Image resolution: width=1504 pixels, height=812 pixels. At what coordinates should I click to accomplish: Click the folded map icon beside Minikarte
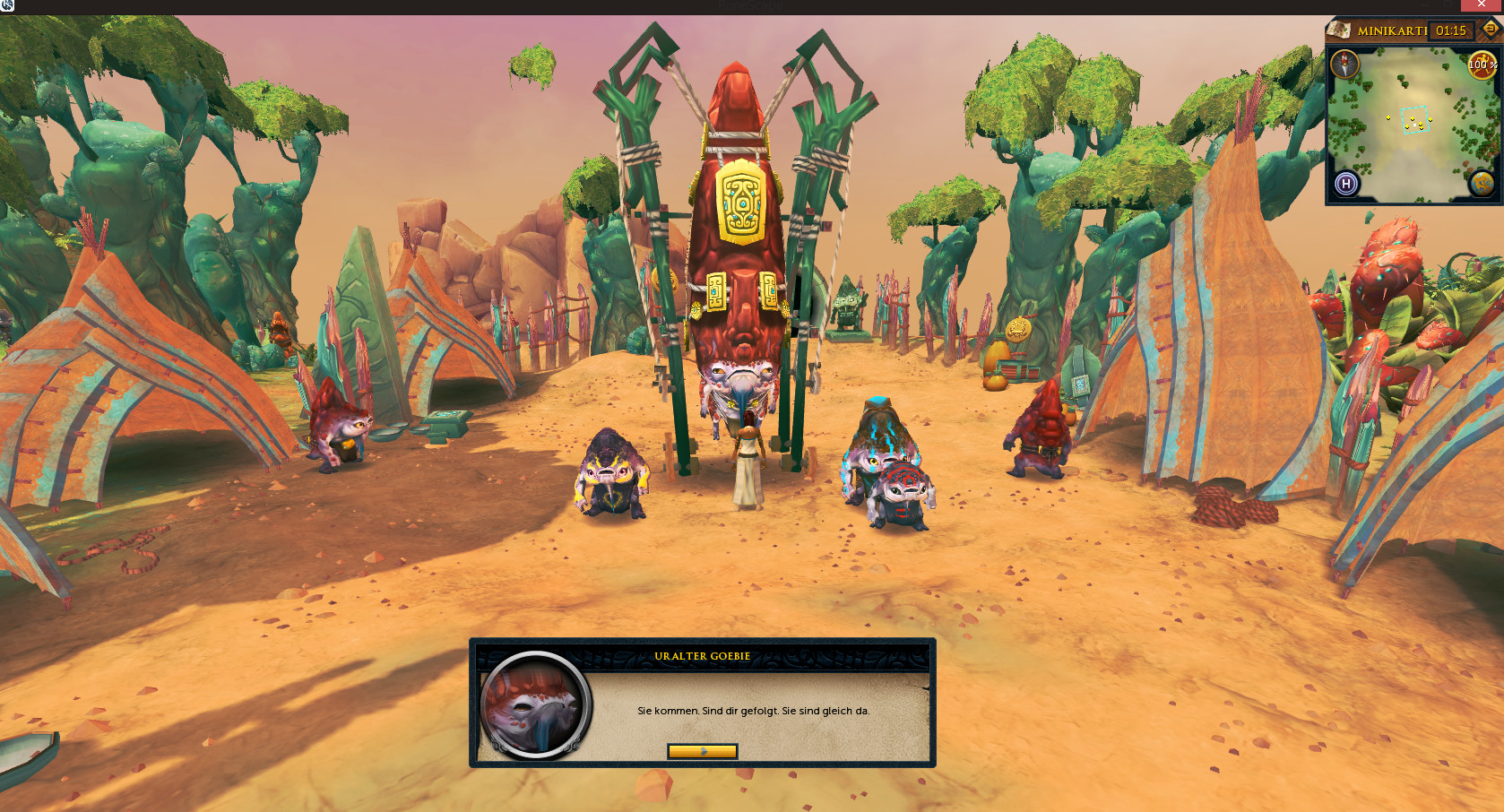(1339, 30)
